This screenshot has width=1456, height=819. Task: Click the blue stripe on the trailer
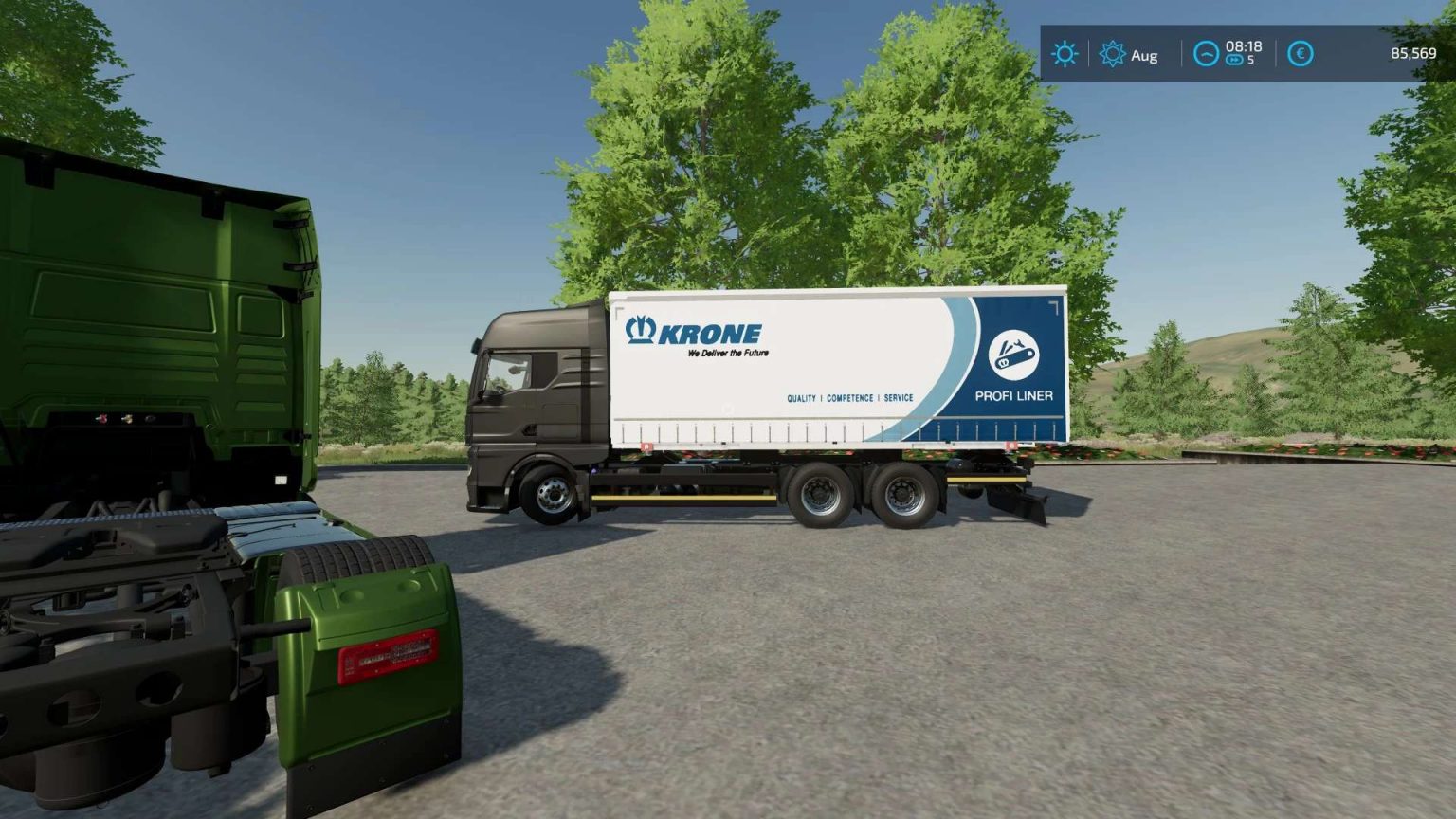coord(955,365)
